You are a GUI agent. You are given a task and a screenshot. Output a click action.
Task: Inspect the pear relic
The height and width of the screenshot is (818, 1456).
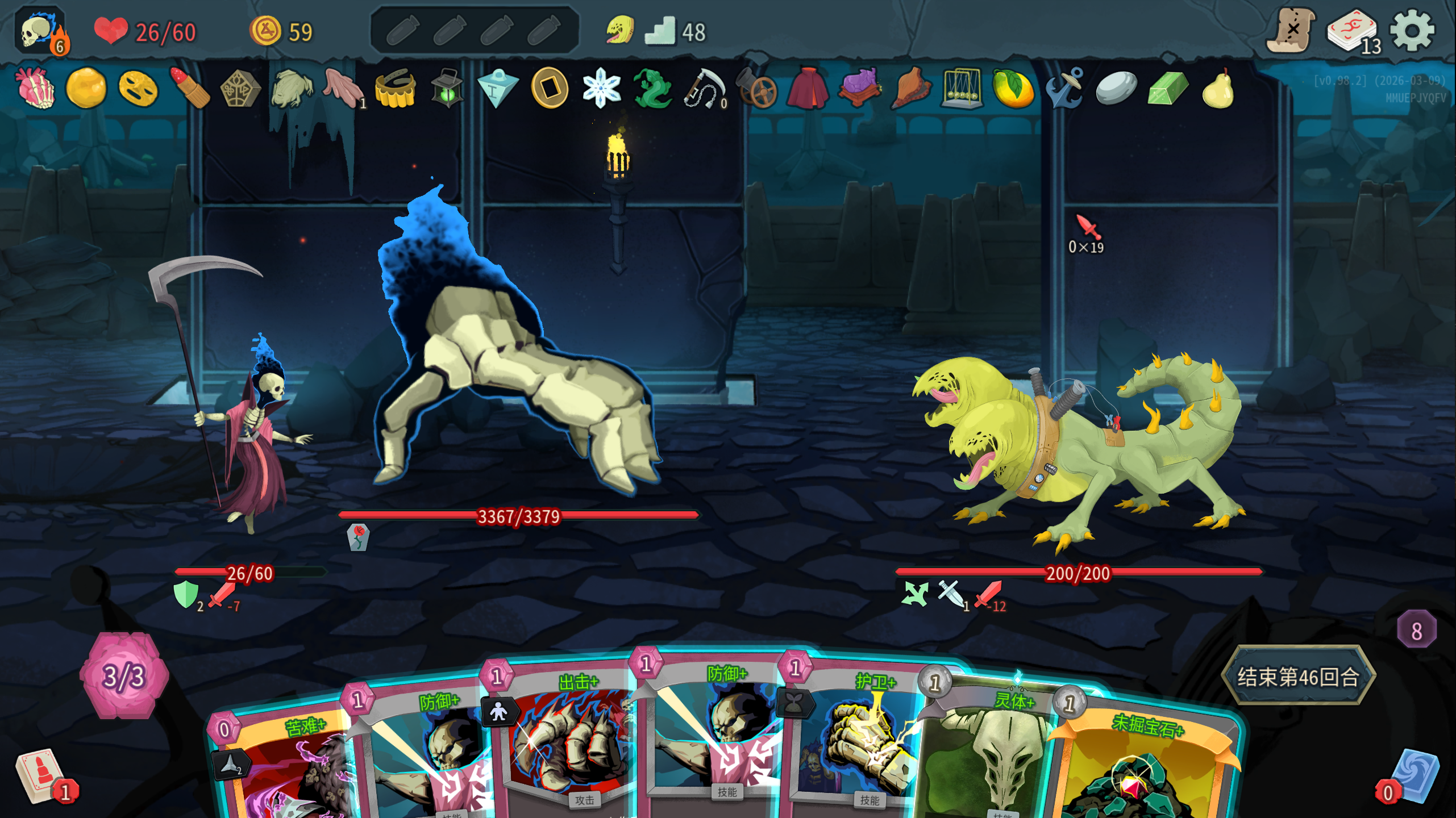(1218, 88)
